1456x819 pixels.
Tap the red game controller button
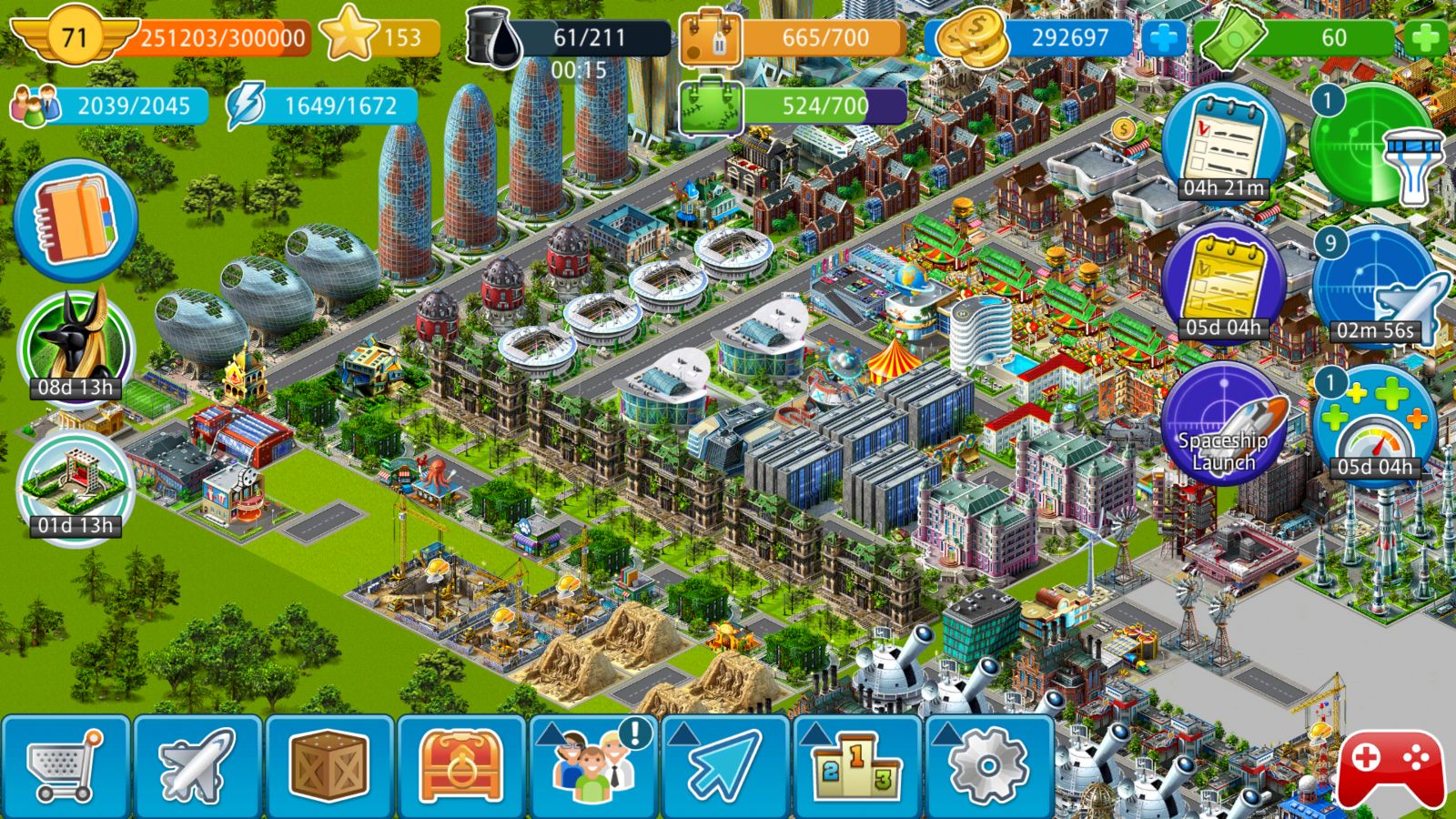pos(1390,766)
